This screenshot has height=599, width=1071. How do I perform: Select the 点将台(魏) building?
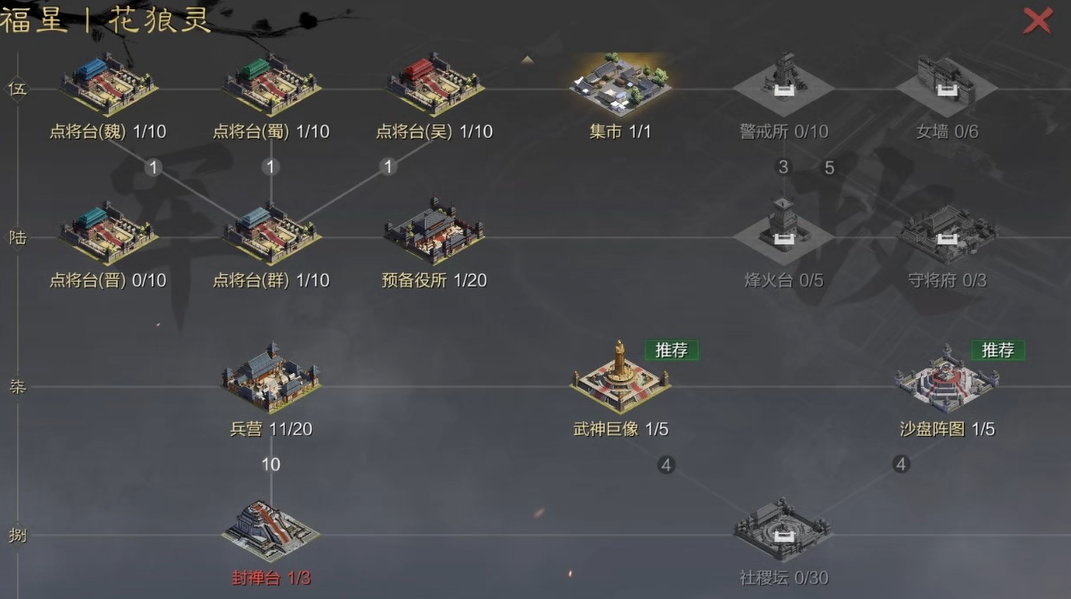[108, 85]
